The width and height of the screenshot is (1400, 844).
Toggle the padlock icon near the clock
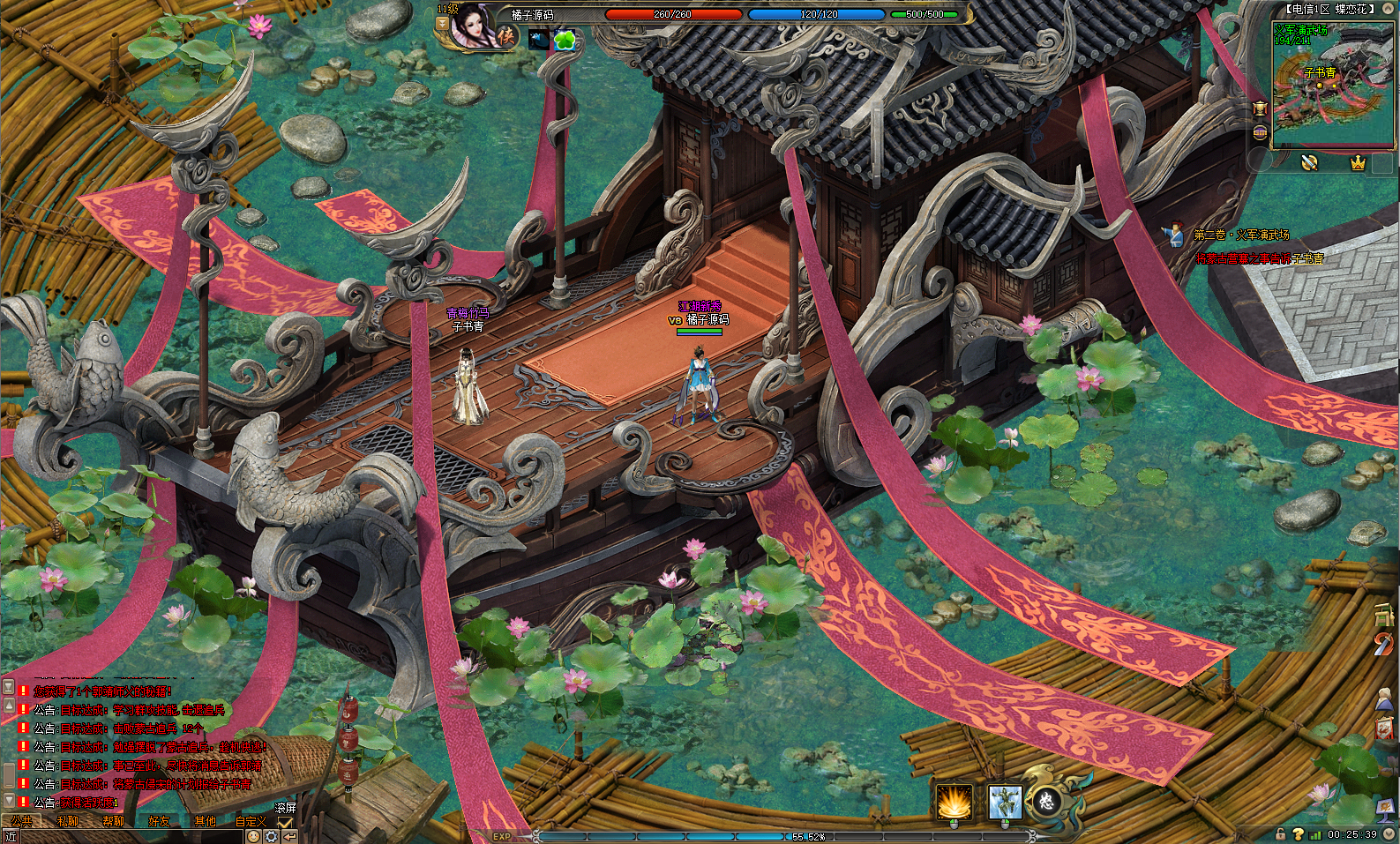point(1281,833)
